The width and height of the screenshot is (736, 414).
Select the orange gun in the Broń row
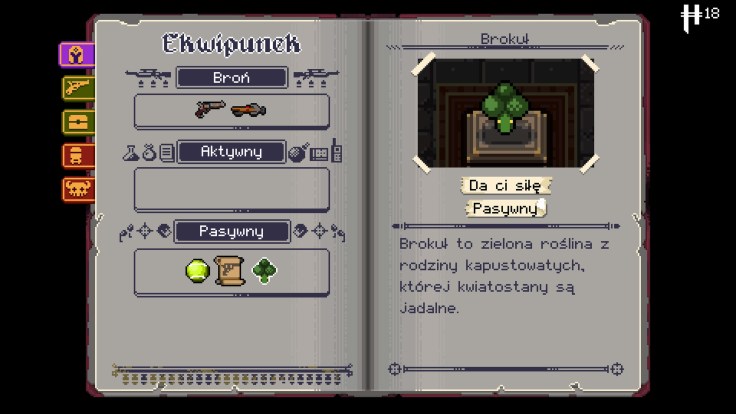click(249, 110)
